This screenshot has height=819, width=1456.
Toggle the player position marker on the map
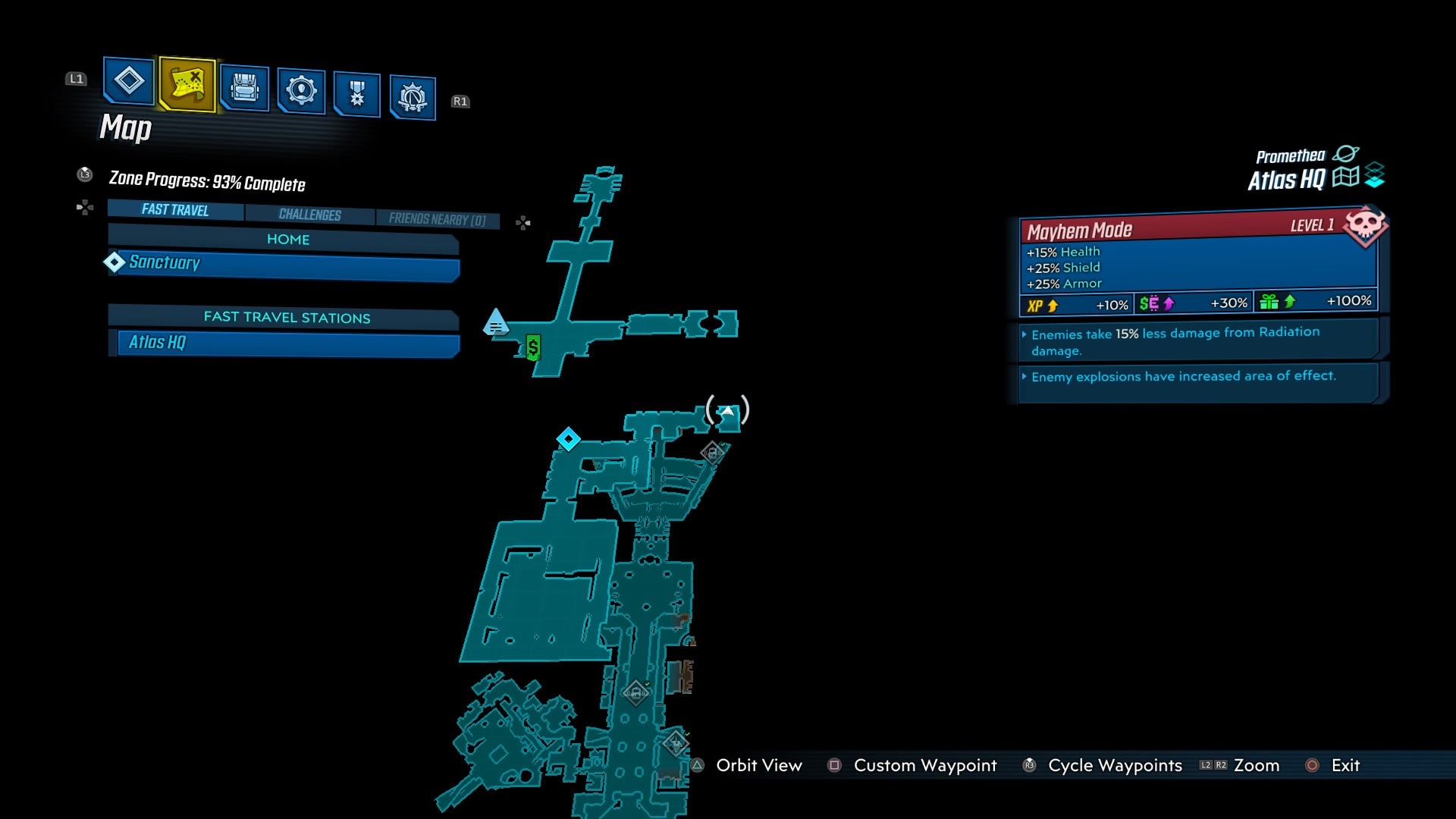pyautogui.click(x=726, y=409)
